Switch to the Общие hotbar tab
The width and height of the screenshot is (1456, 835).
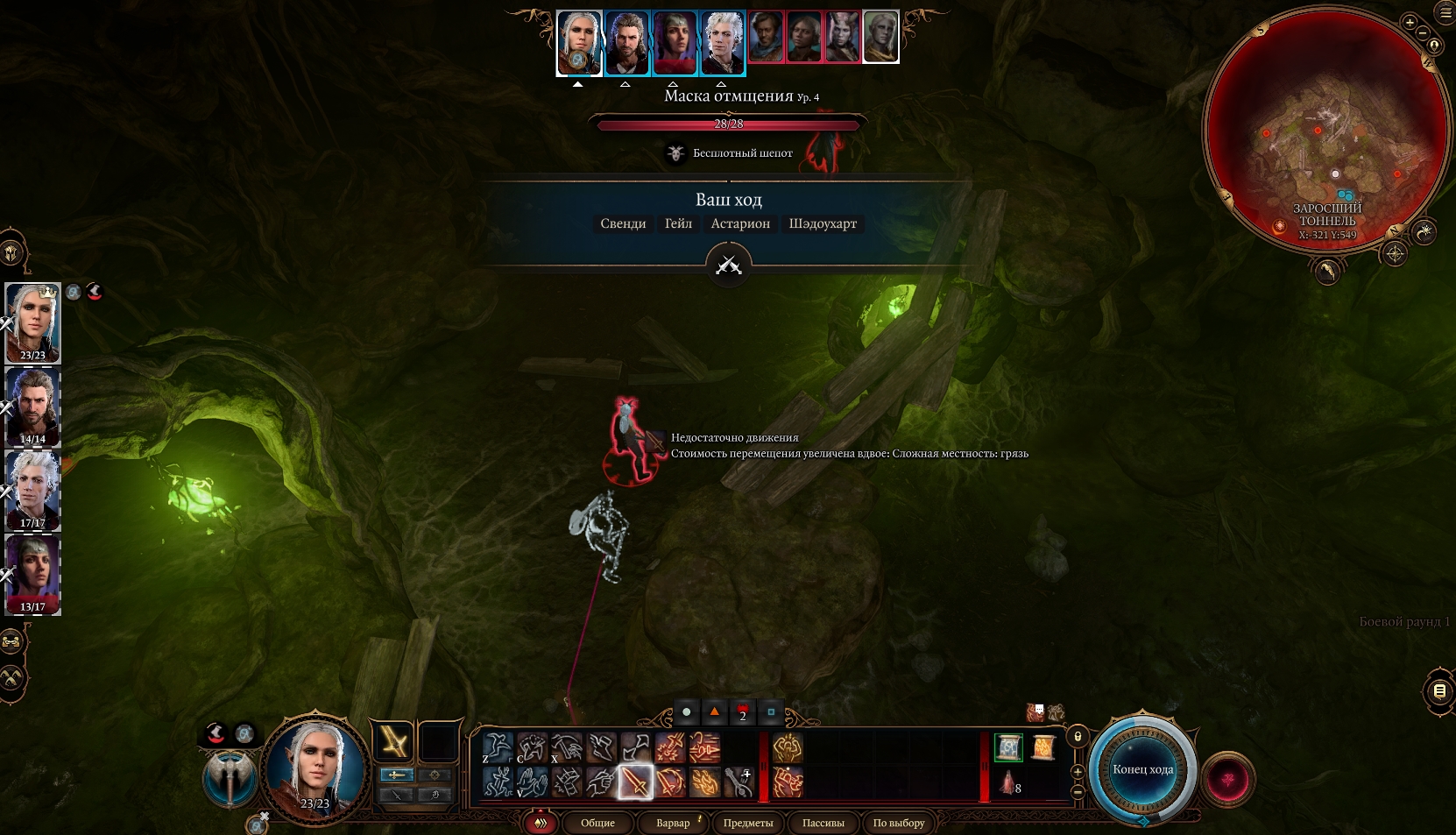[597, 823]
